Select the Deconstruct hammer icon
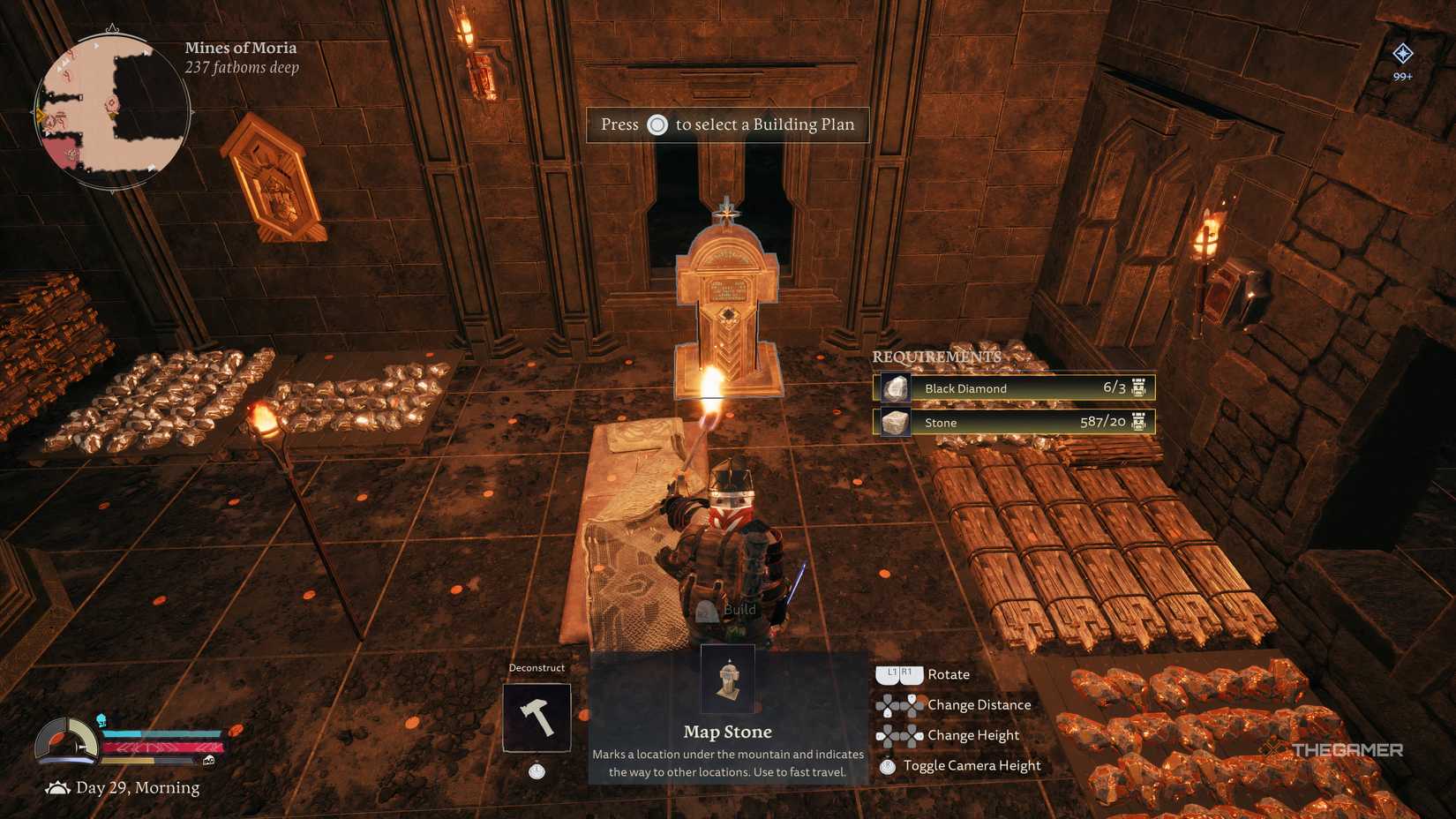The height and width of the screenshot is (819, 1456). [536, 717]
